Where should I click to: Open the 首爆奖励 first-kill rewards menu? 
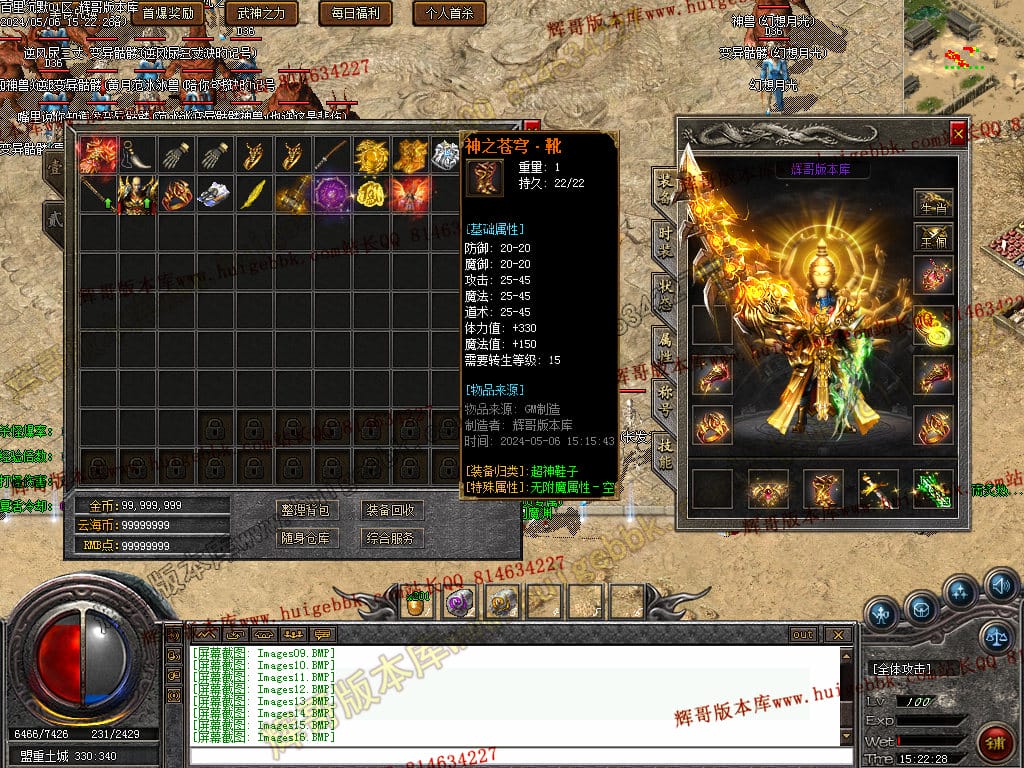[x=167, y=13]
